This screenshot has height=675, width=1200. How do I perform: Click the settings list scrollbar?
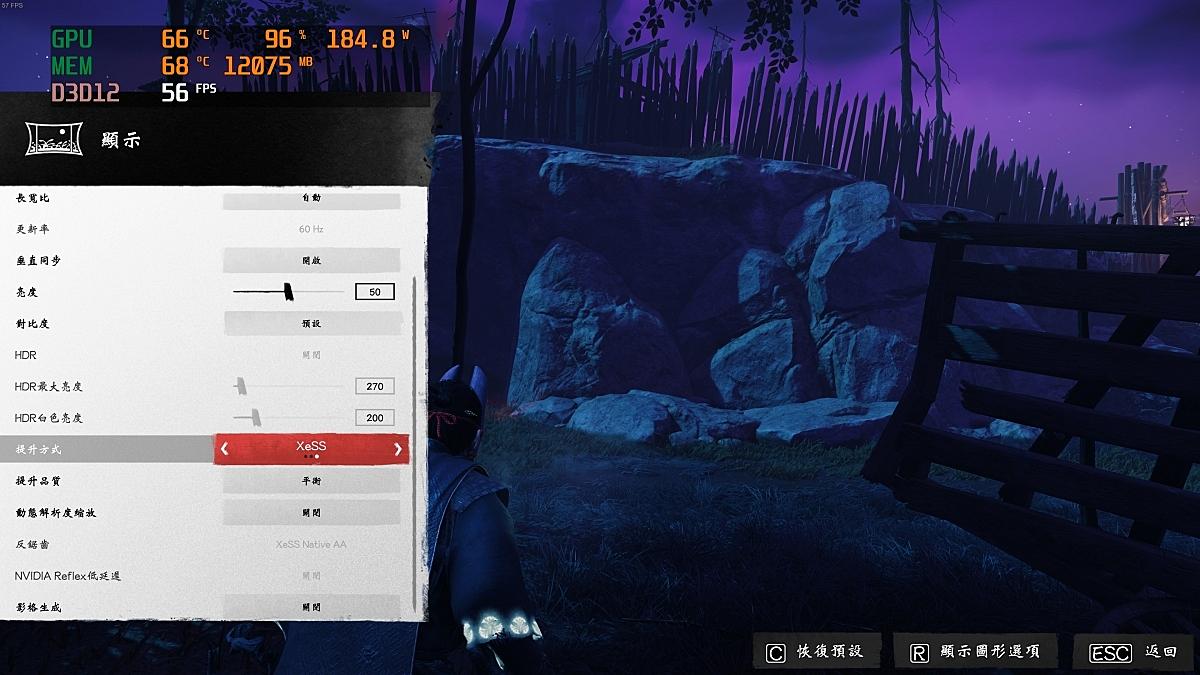pyautogui.click(x=416, y=440)
